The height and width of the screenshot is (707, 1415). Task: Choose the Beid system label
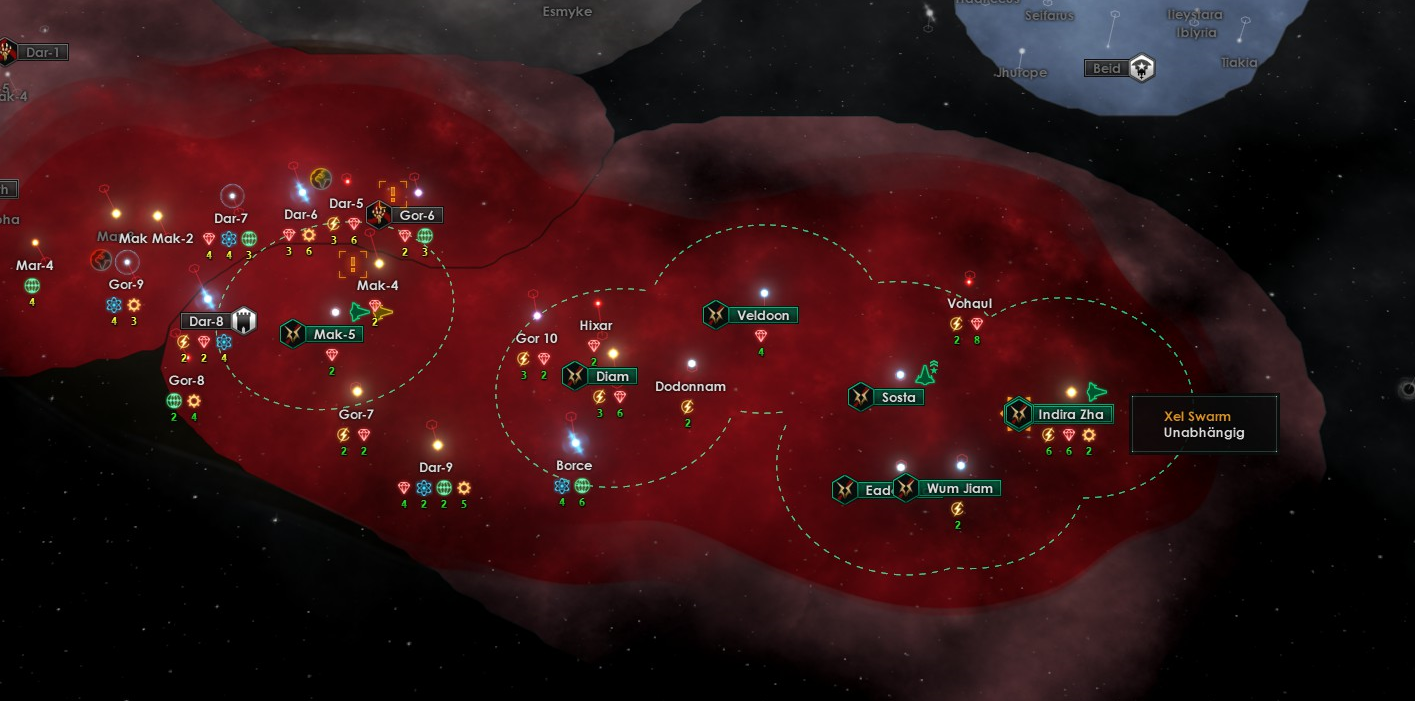(1106, 69)
